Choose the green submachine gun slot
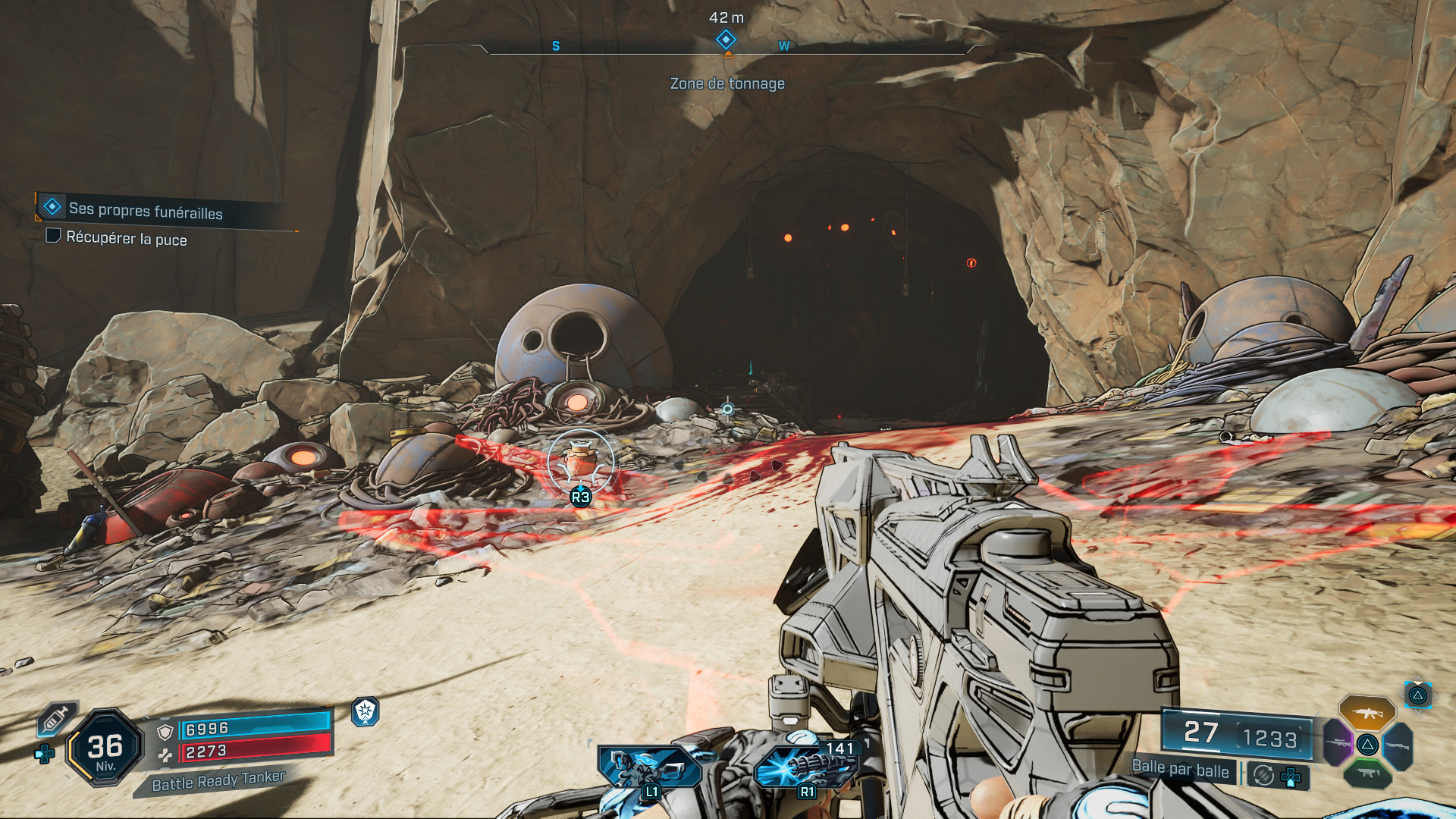1456x819 pixels. (x=1367, y=773)
